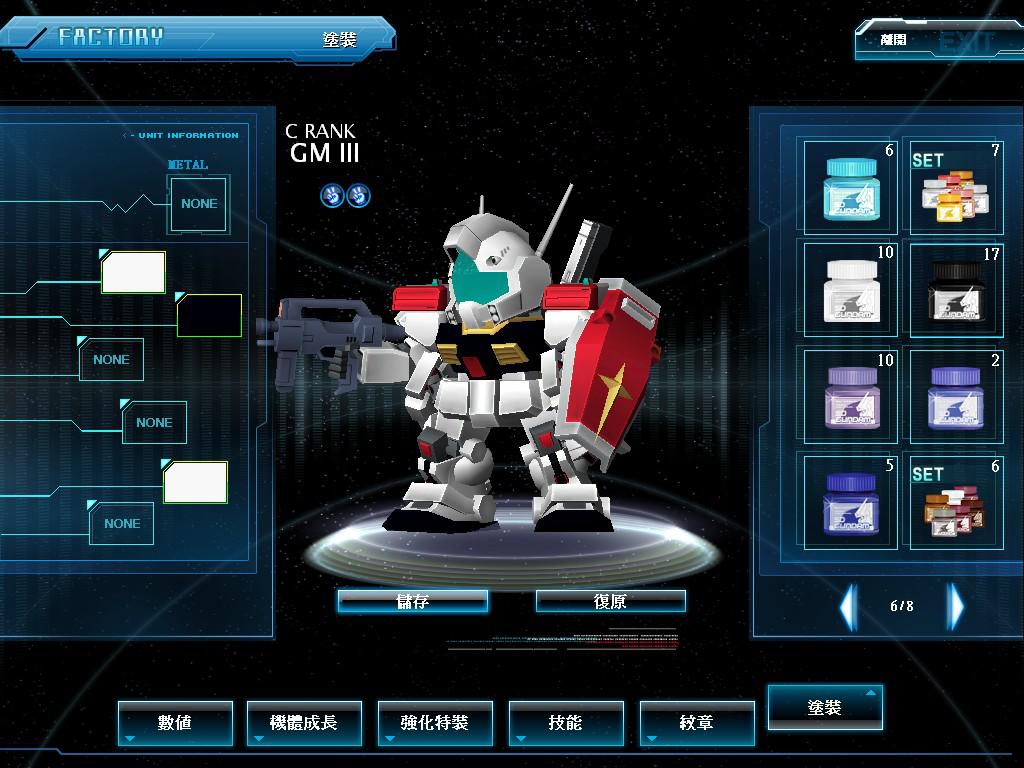Screen dimensions: 1024x768
Task: Restore original colors with 復原
Action: 610,601
